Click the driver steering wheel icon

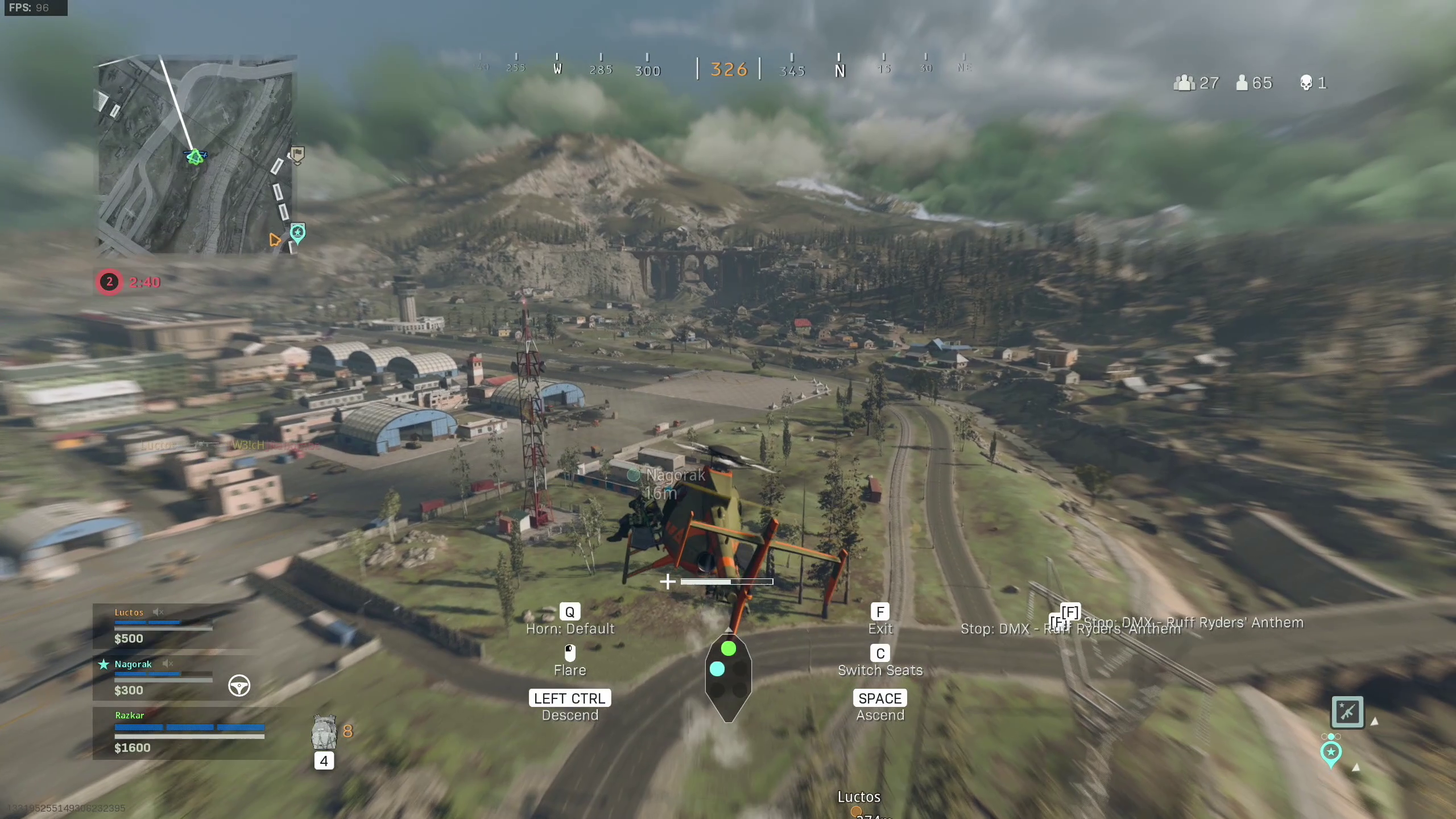(x=239, y=685)
